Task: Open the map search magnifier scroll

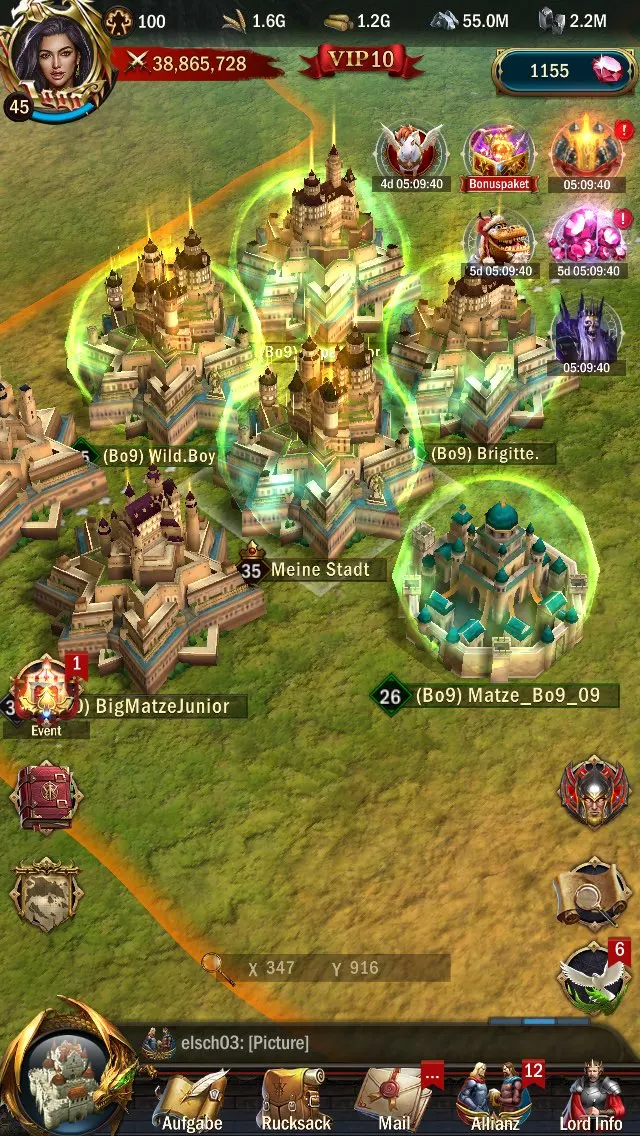Action: [594, 893]
